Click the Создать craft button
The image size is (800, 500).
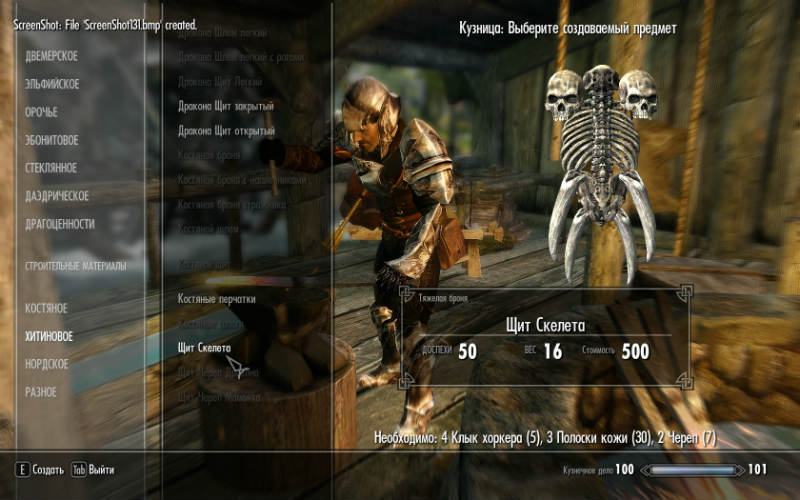pos(40,469)
